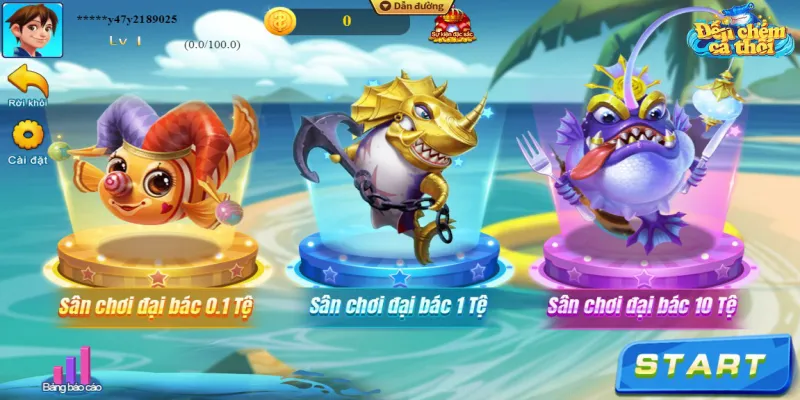
Task: Click the green START button
Action: [x=701, y=365]
